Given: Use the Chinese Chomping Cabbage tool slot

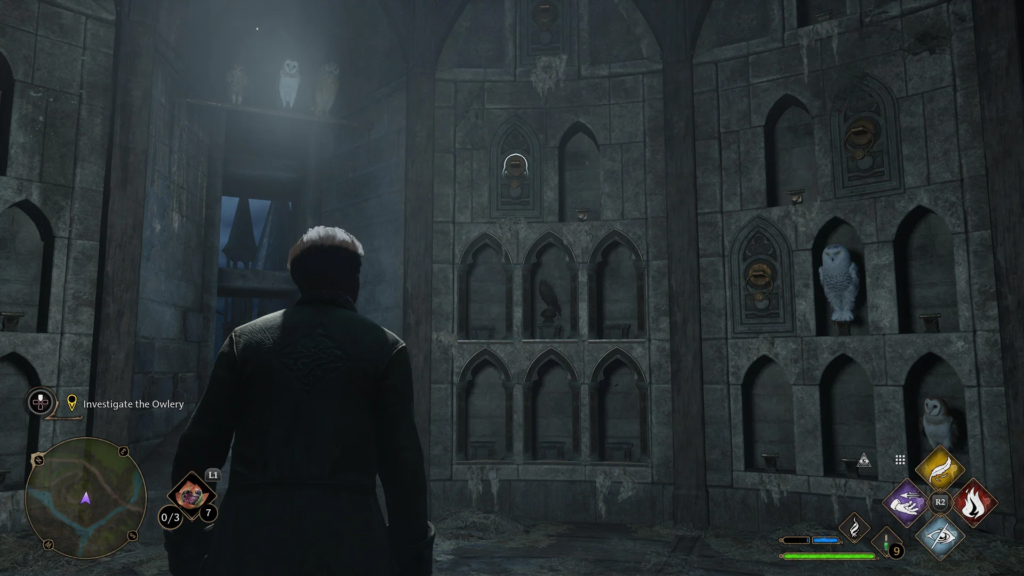Looking at the screenshot, I should [x=190, y=492].
